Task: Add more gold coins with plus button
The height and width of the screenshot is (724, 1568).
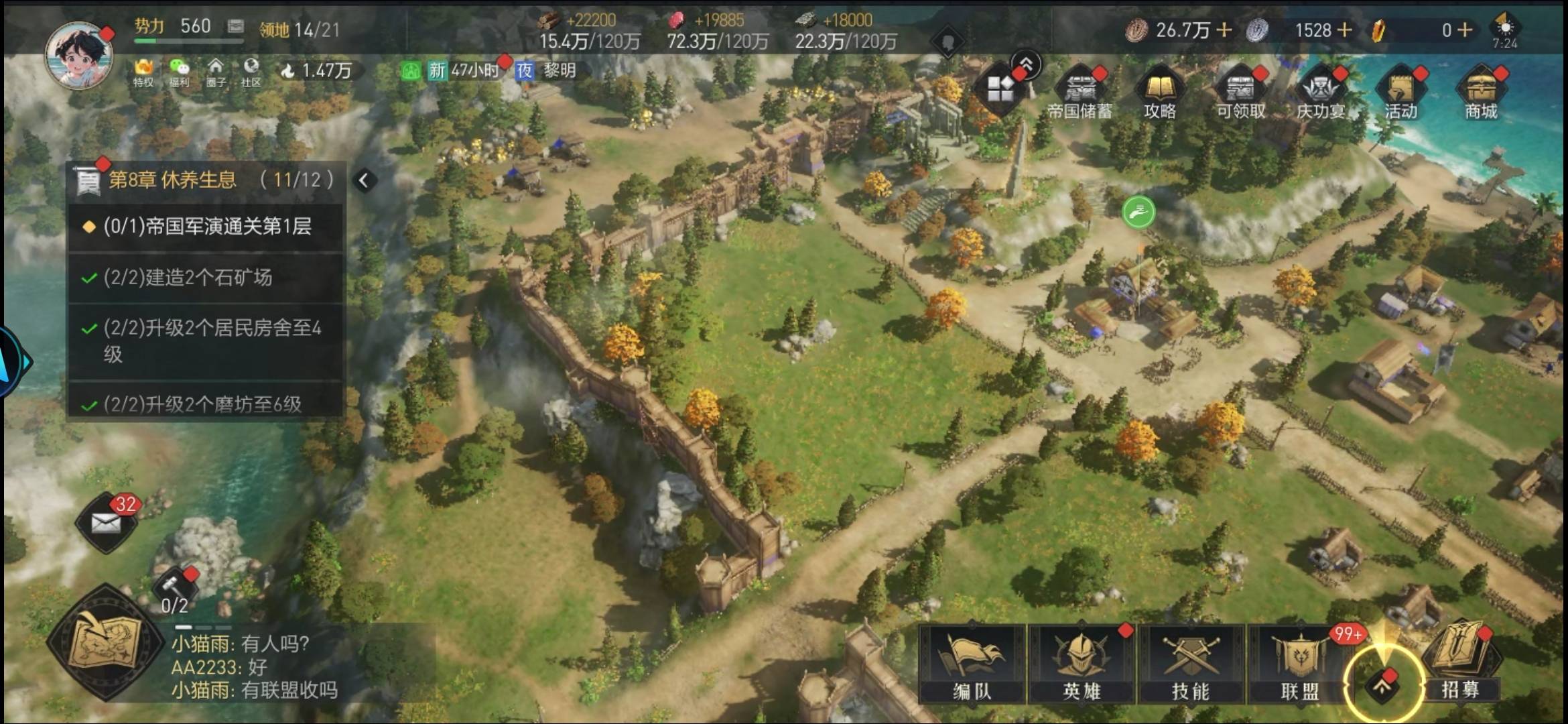Action: point(1224,29)
